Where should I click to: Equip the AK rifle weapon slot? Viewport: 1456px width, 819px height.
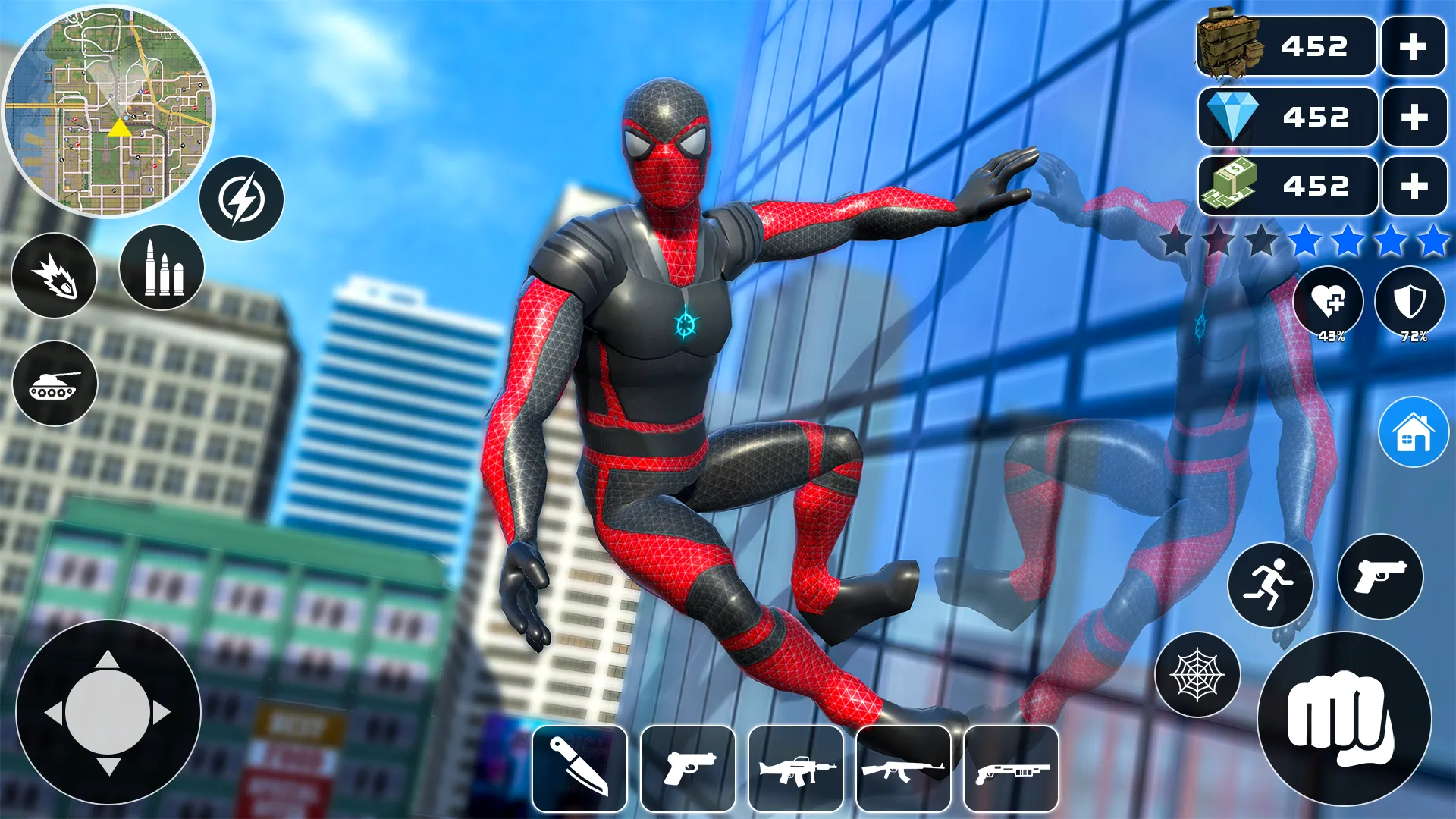pos(902,768)
